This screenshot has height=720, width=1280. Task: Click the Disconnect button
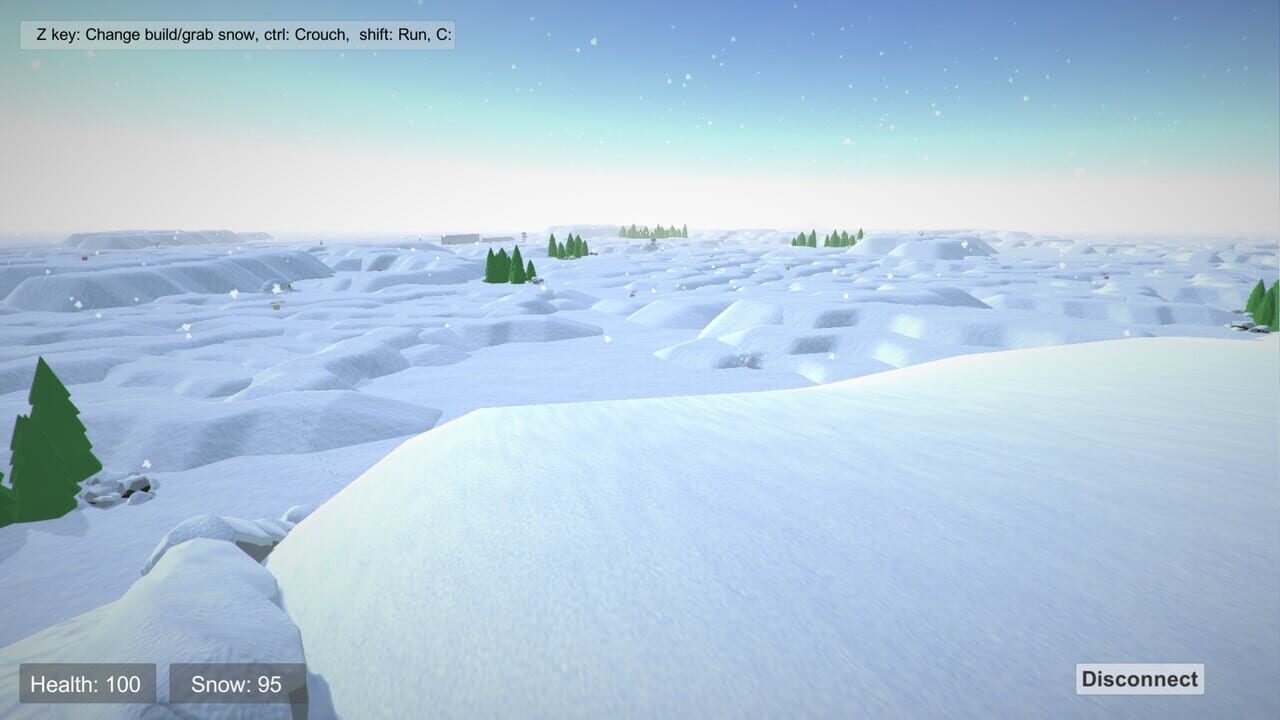point(1138,679)
